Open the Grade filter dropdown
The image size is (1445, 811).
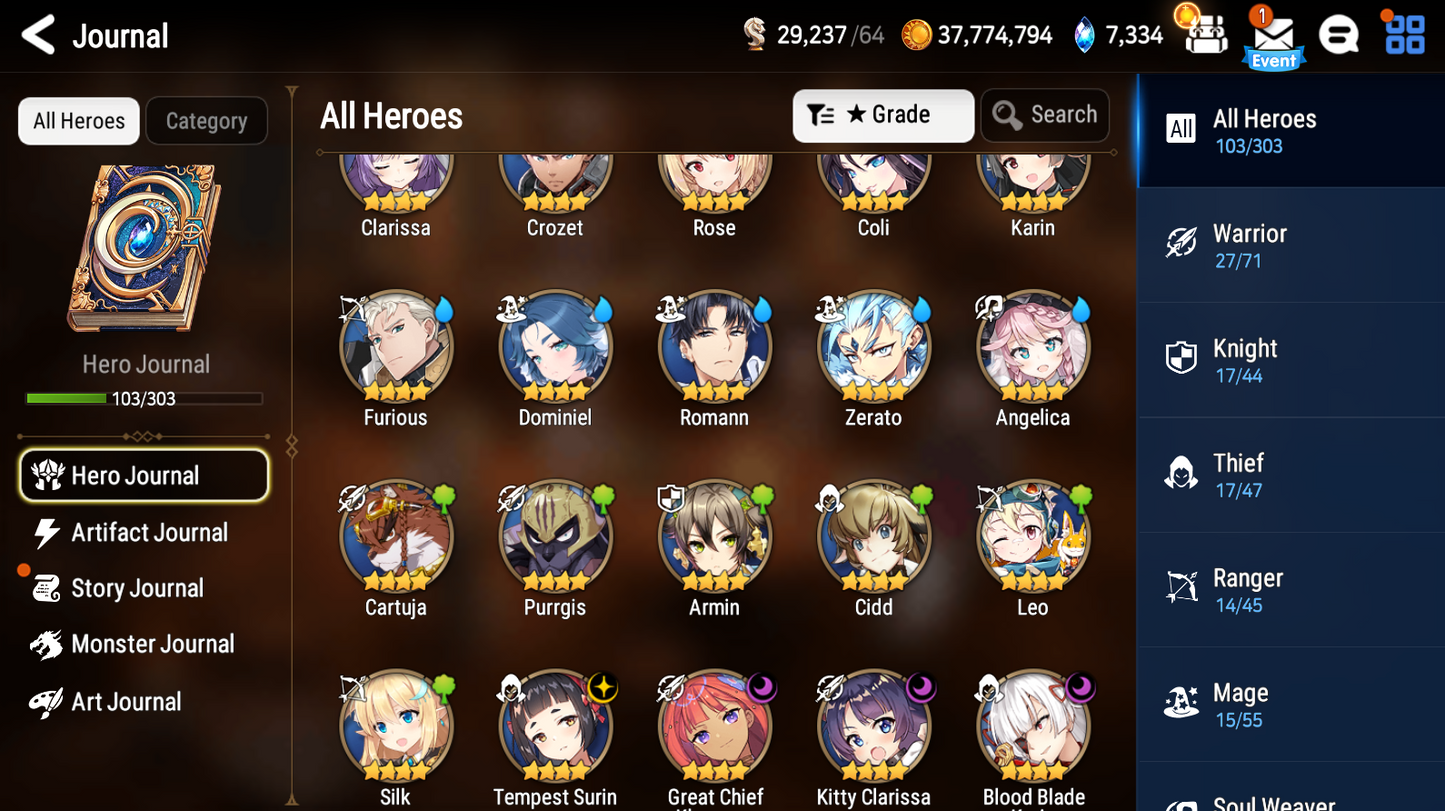882,115
